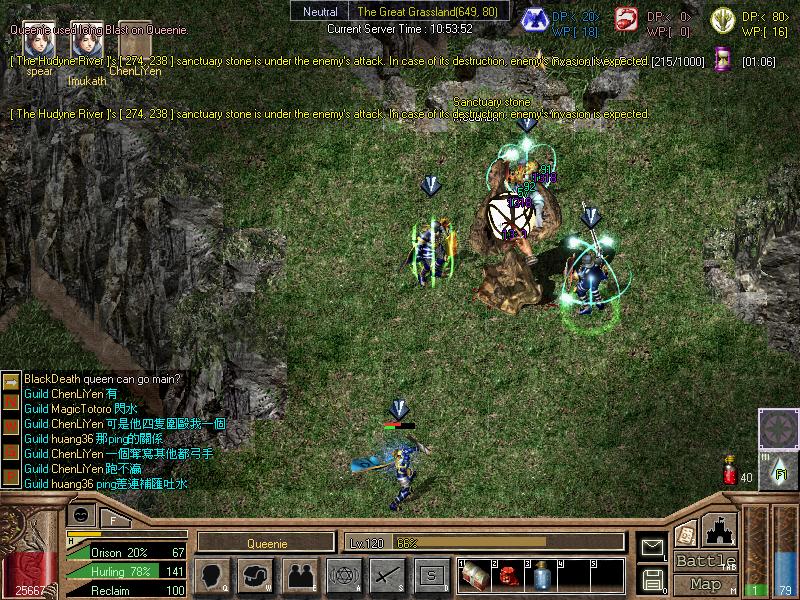Open the two-people party button
Screen dimensions: 800x600
point(299,575)
